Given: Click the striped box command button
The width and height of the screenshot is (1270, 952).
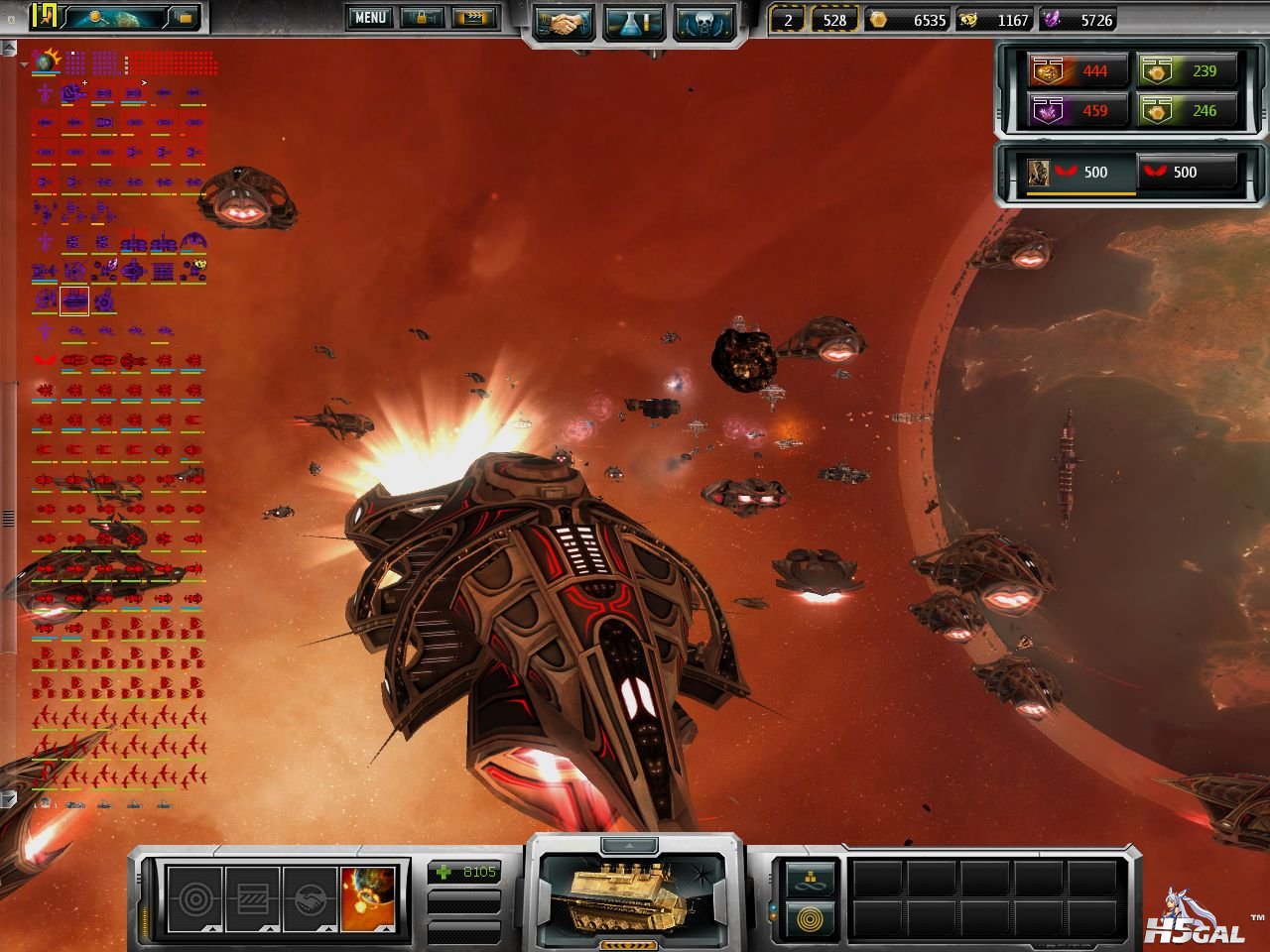Looking at the screenshot, I should (x=253, y=899).
